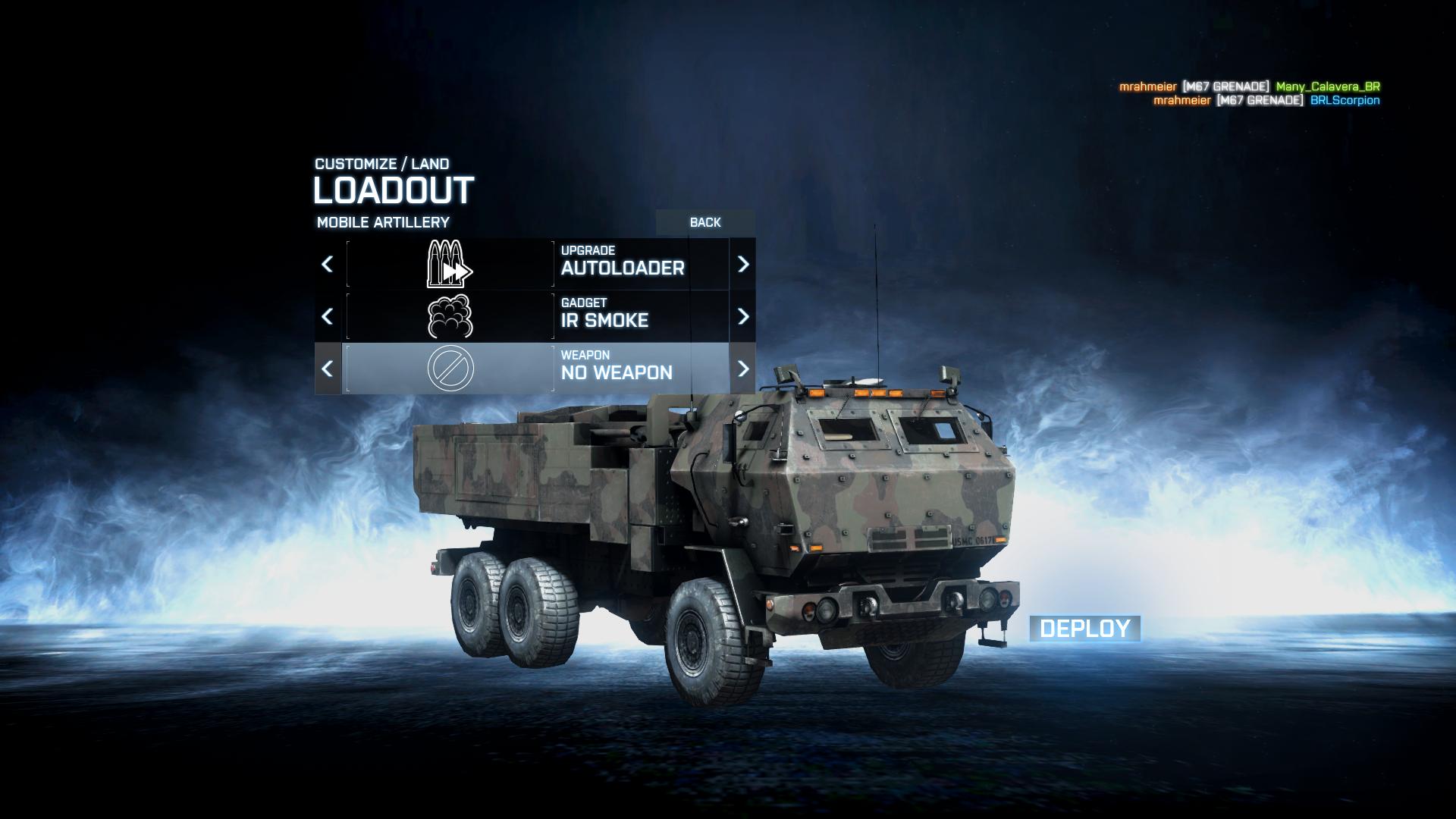1456x819 pixels.
Task: Cycle upgrade to next option
Action: coord(742,264)
